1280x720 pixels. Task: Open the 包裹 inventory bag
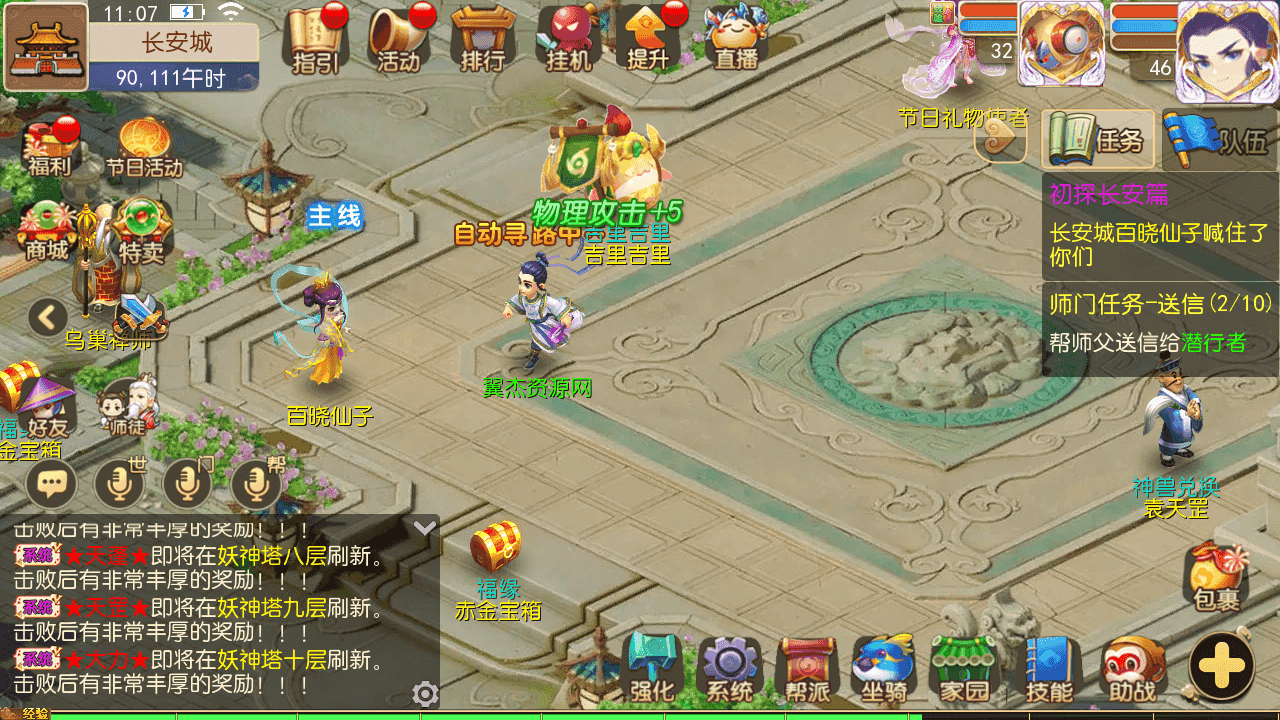(1216, 576)
